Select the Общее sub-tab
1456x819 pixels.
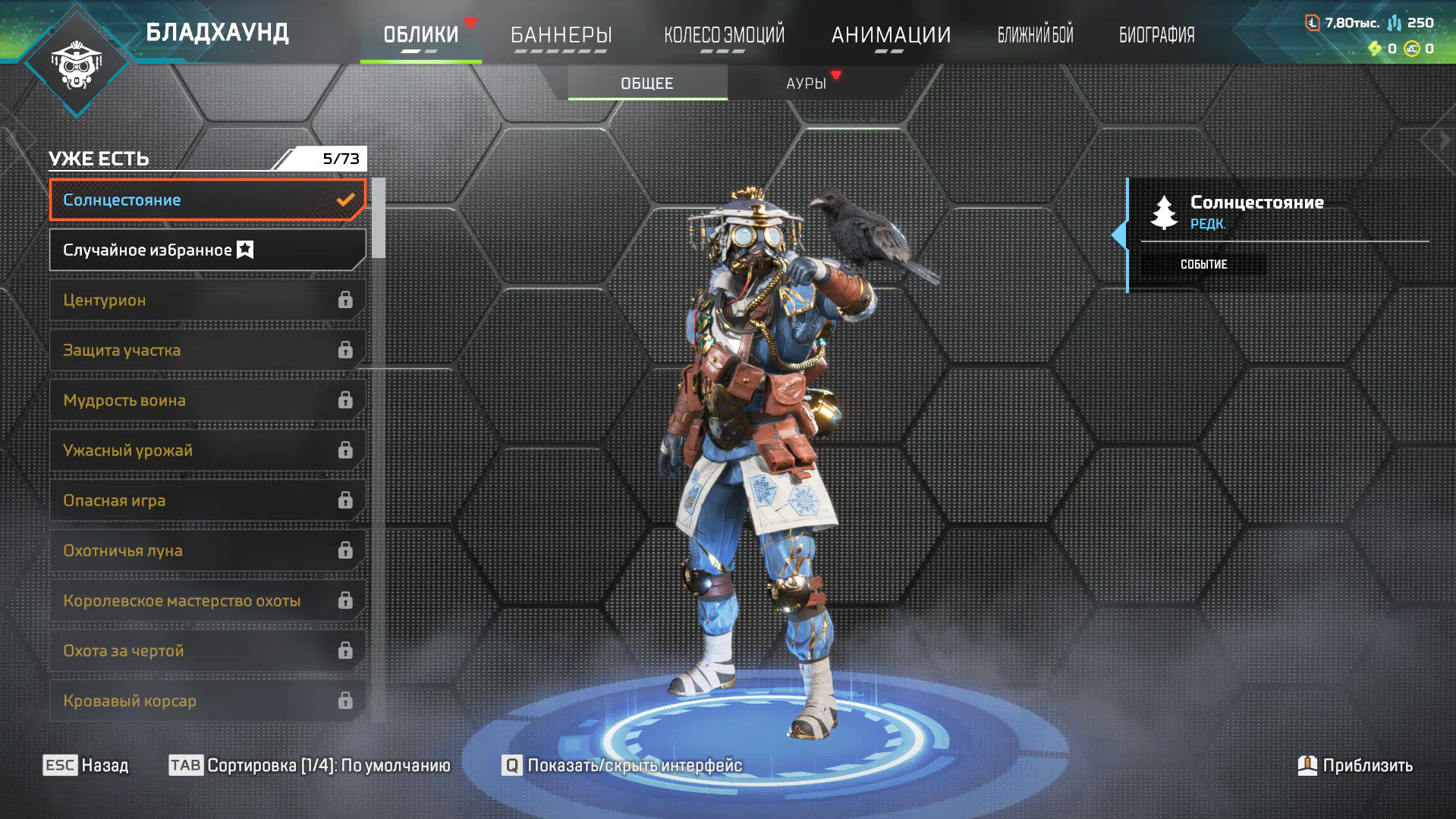[647, 83]
